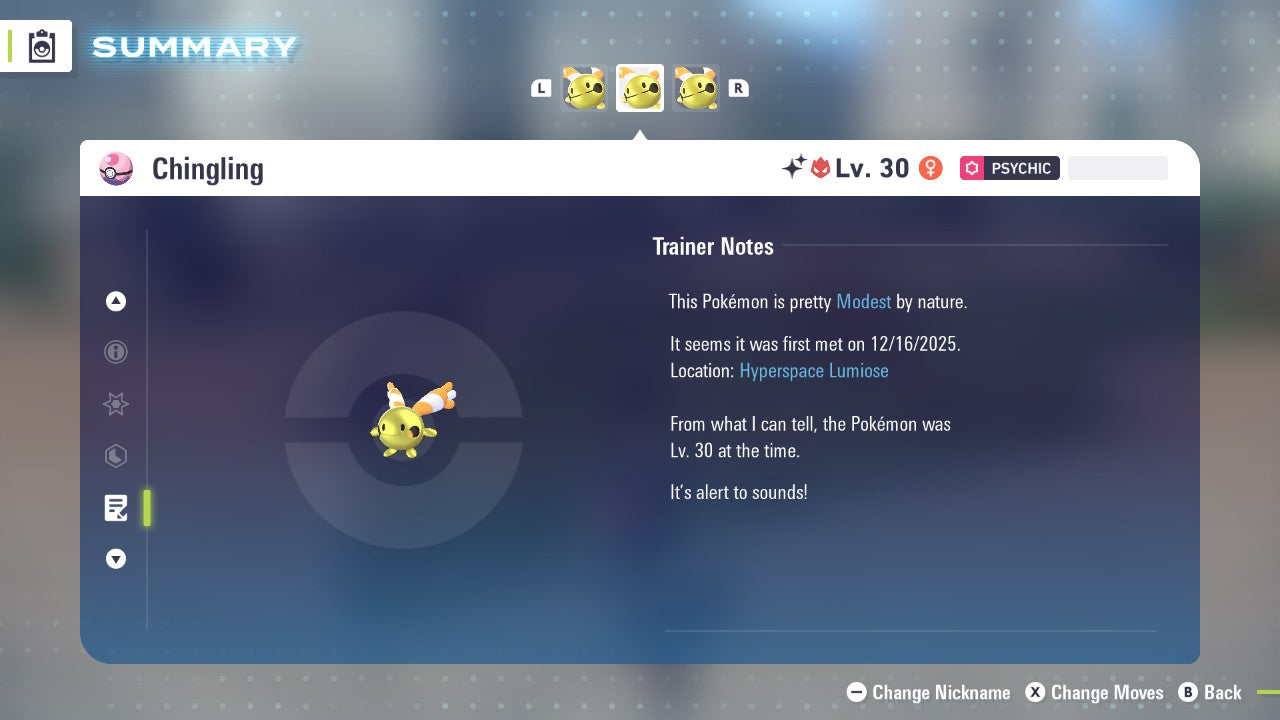This screenshot has height=720, width=1280.
Task: Click the Poké Ball icon beside Chingling
Action: click(116, 169)
